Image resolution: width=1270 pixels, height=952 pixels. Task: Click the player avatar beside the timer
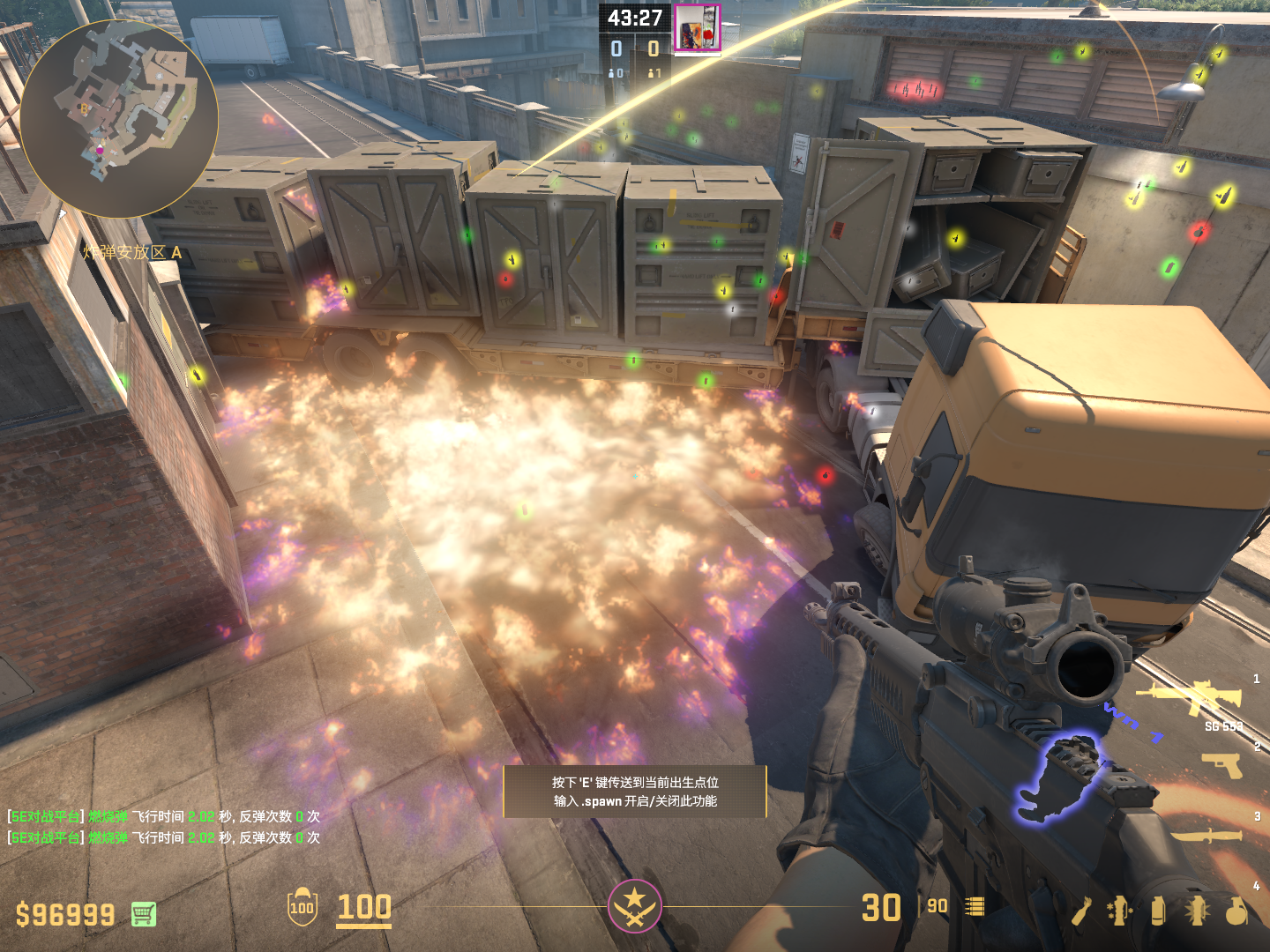pyautogui.click(x=697, y=28)
